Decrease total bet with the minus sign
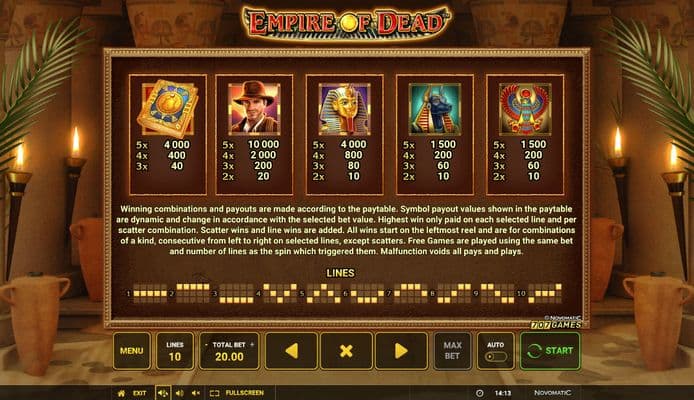The width and height of the screenshot is (694, 400). pyautogui.click(x=207, y=343)
